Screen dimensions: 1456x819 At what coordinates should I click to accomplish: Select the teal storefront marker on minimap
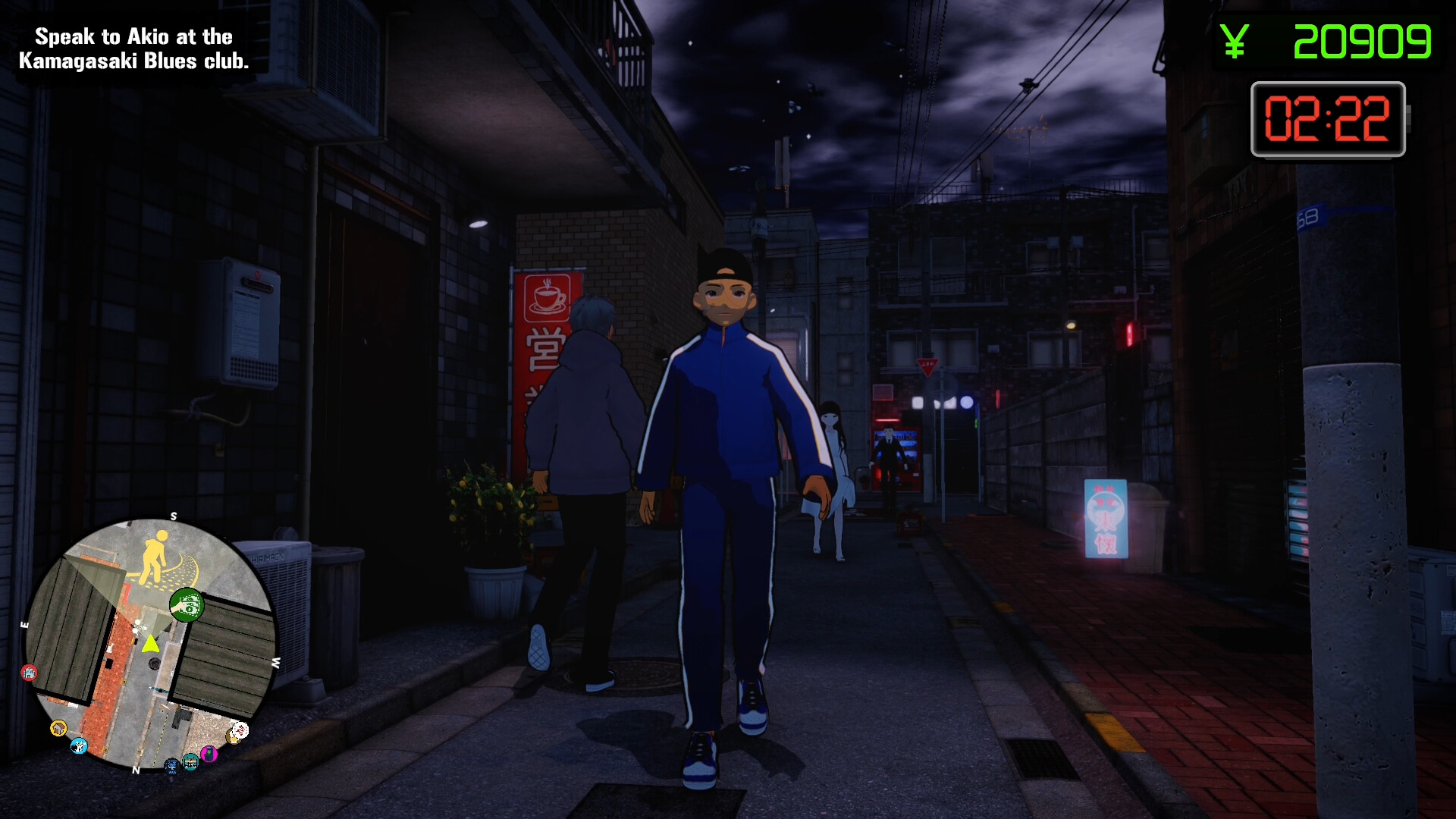coord(190,762)
